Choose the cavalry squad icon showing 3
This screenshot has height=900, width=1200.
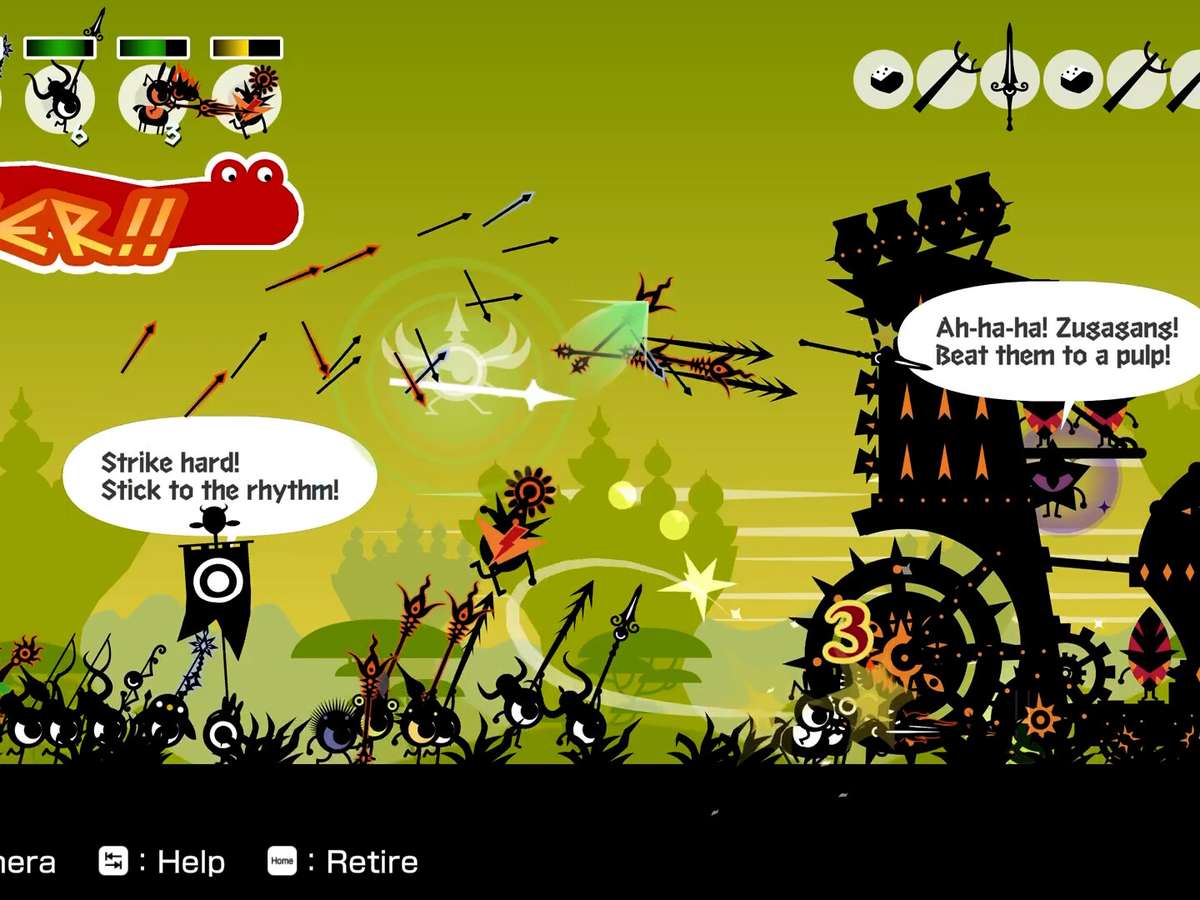point(152,100)
